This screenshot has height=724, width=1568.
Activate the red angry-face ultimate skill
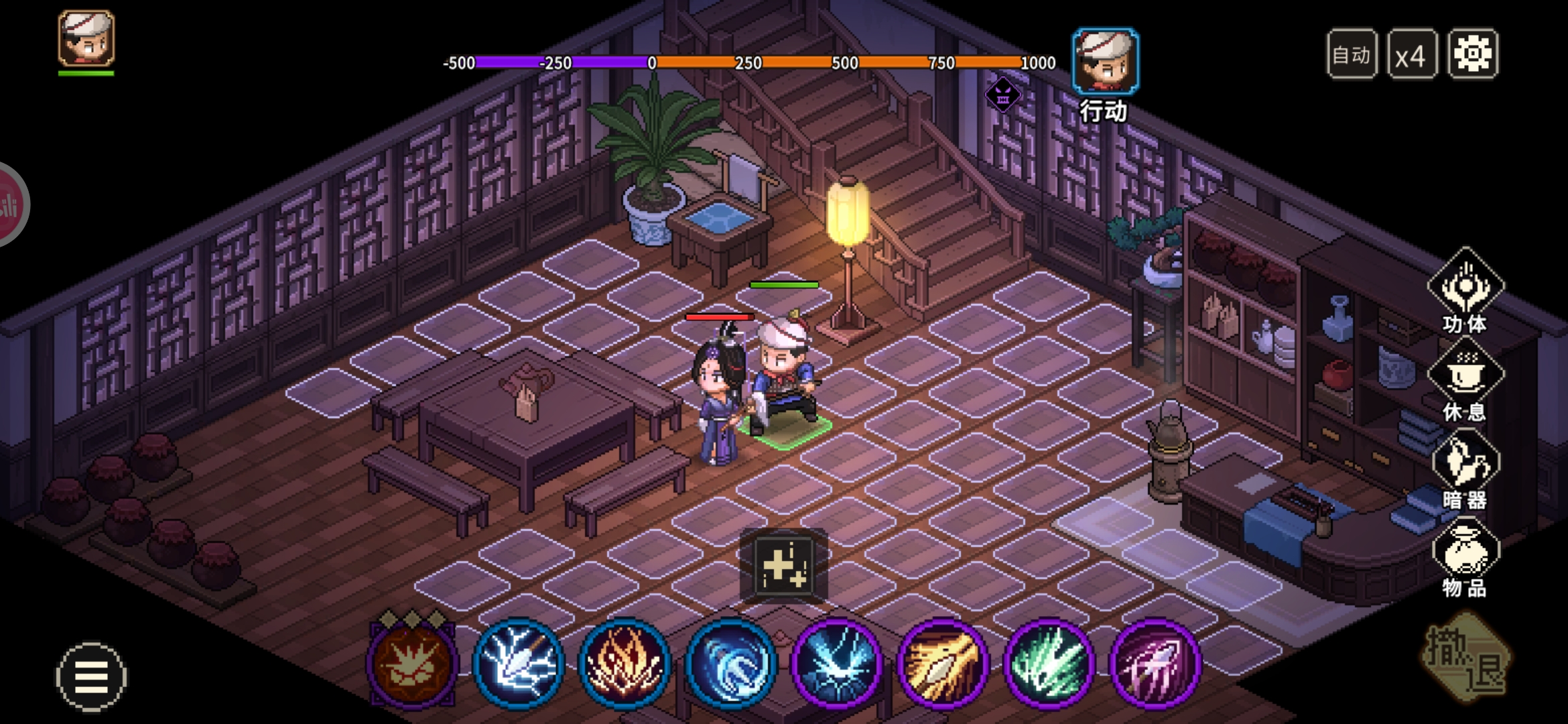(411, 662)
